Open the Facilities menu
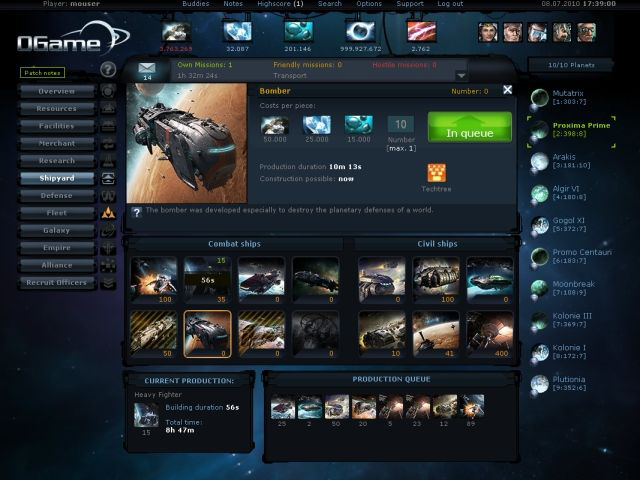The height and width of the screenshot is (480, 640). pos(56,126)
